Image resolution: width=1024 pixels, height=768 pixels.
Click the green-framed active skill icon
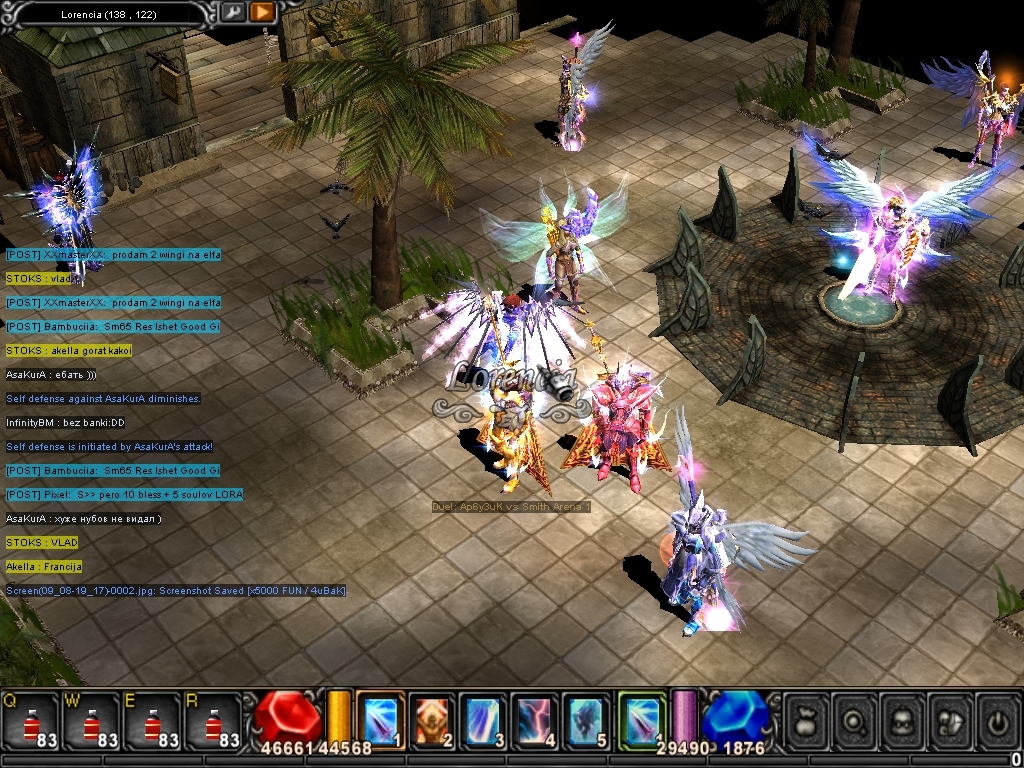pyautogui.click(x=641, y=720)
